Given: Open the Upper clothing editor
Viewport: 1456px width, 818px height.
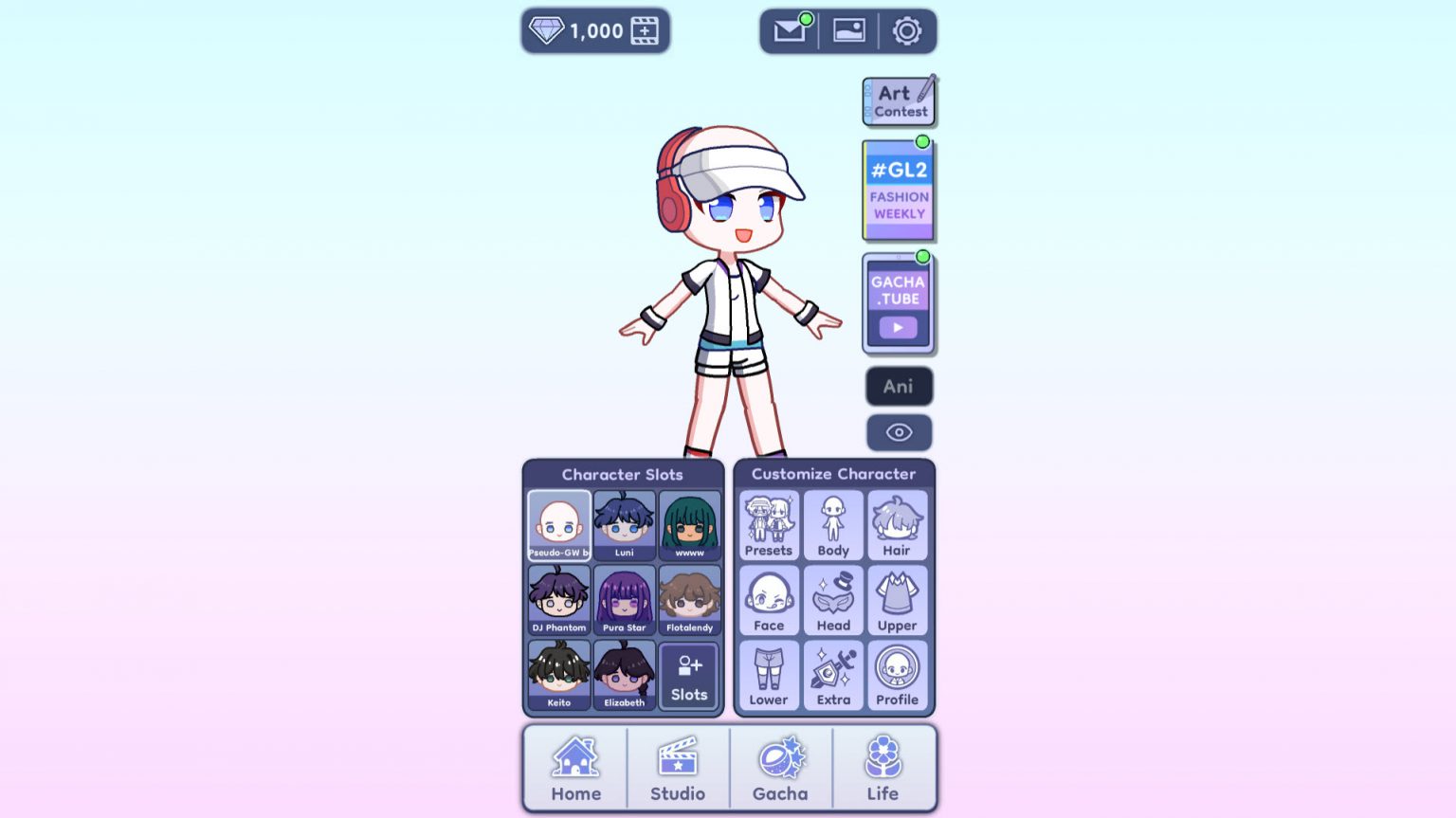Looking at the screenshot, I should (x=897, y=599).
